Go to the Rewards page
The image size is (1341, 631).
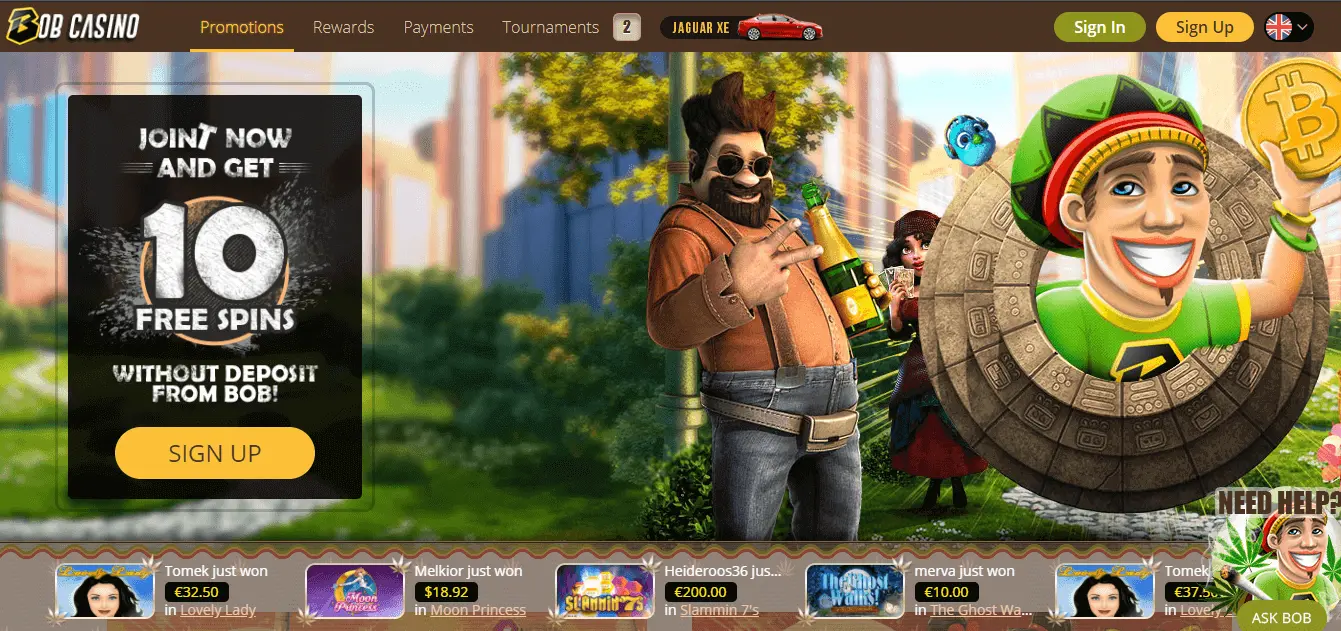coord(343,27)
